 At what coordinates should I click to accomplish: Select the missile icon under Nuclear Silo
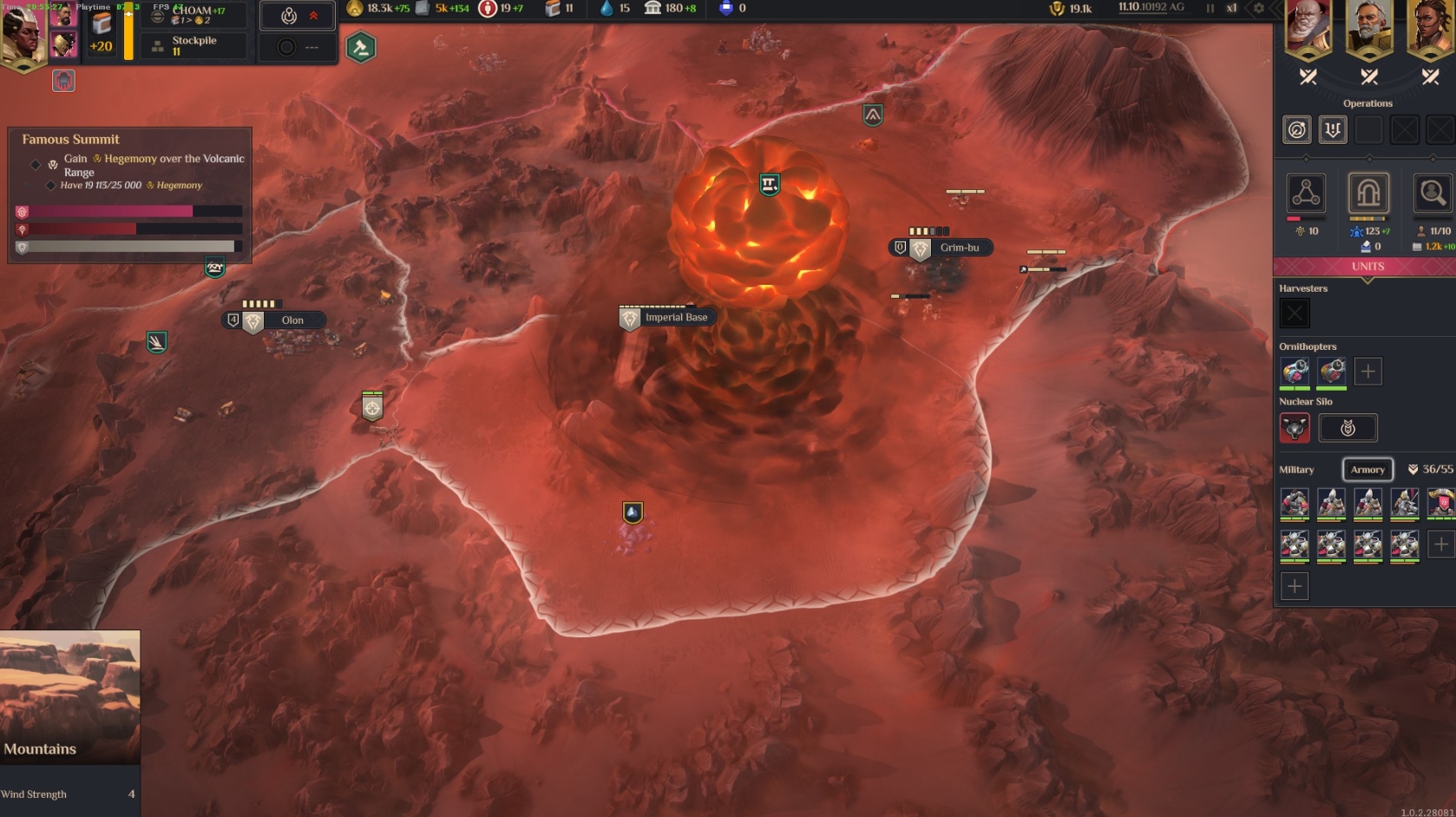coord(1295,427)
